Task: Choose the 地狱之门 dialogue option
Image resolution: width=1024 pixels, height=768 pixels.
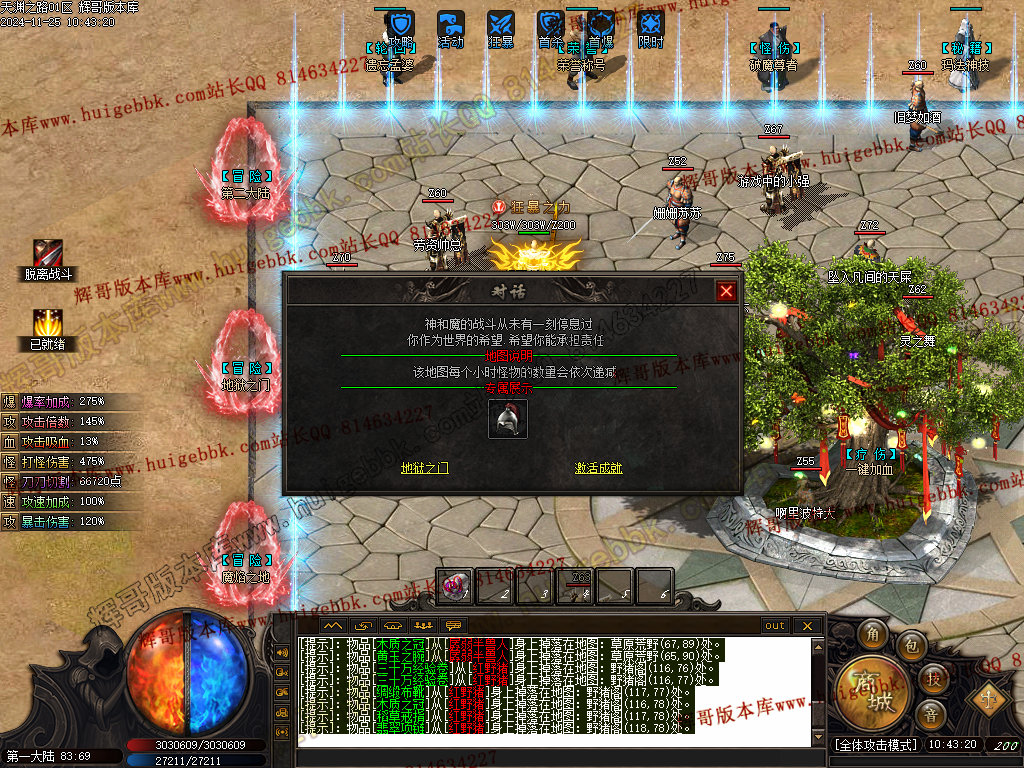Action: (424, 467)
